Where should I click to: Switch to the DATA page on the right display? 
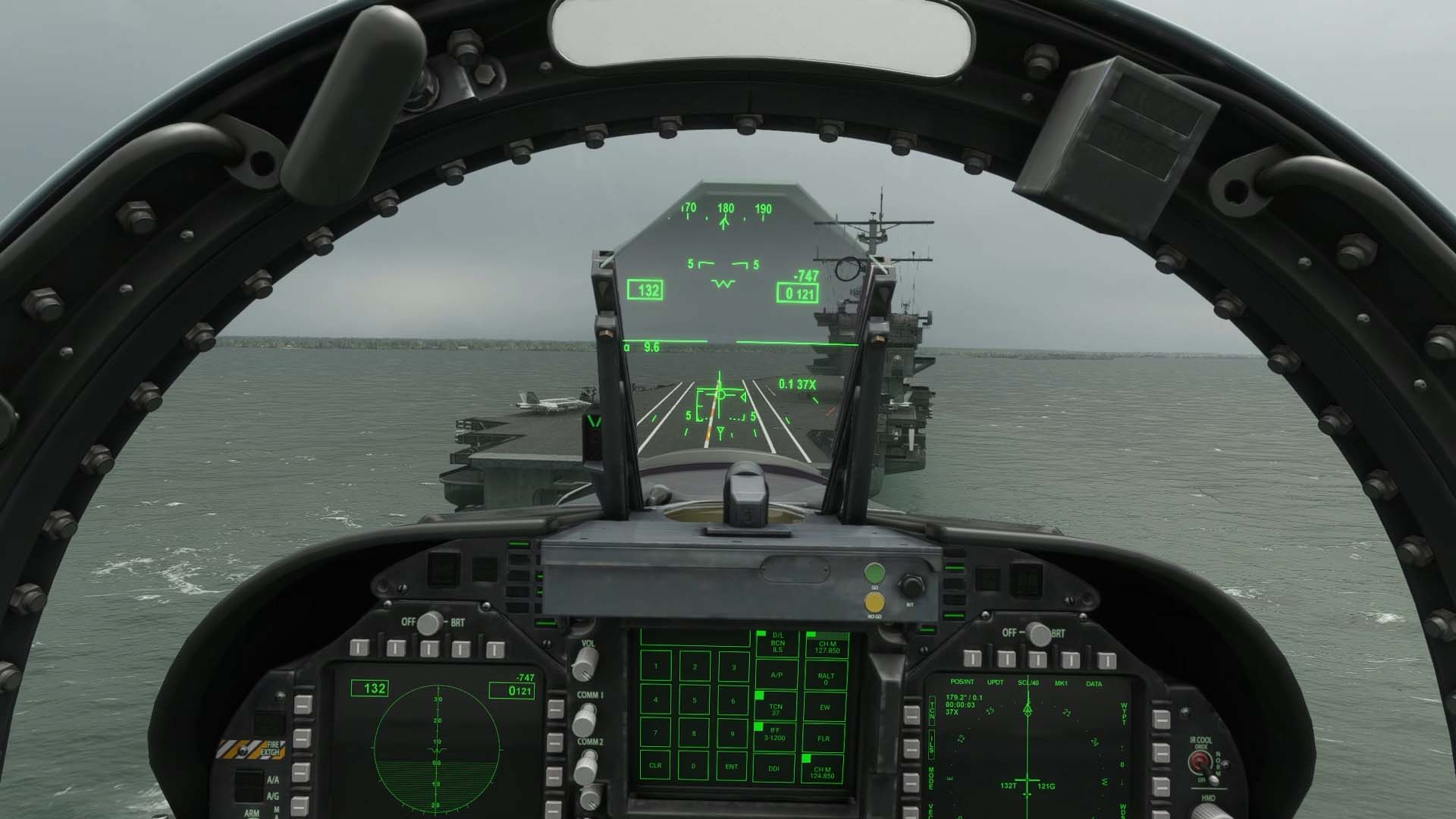coord(1094,682)
